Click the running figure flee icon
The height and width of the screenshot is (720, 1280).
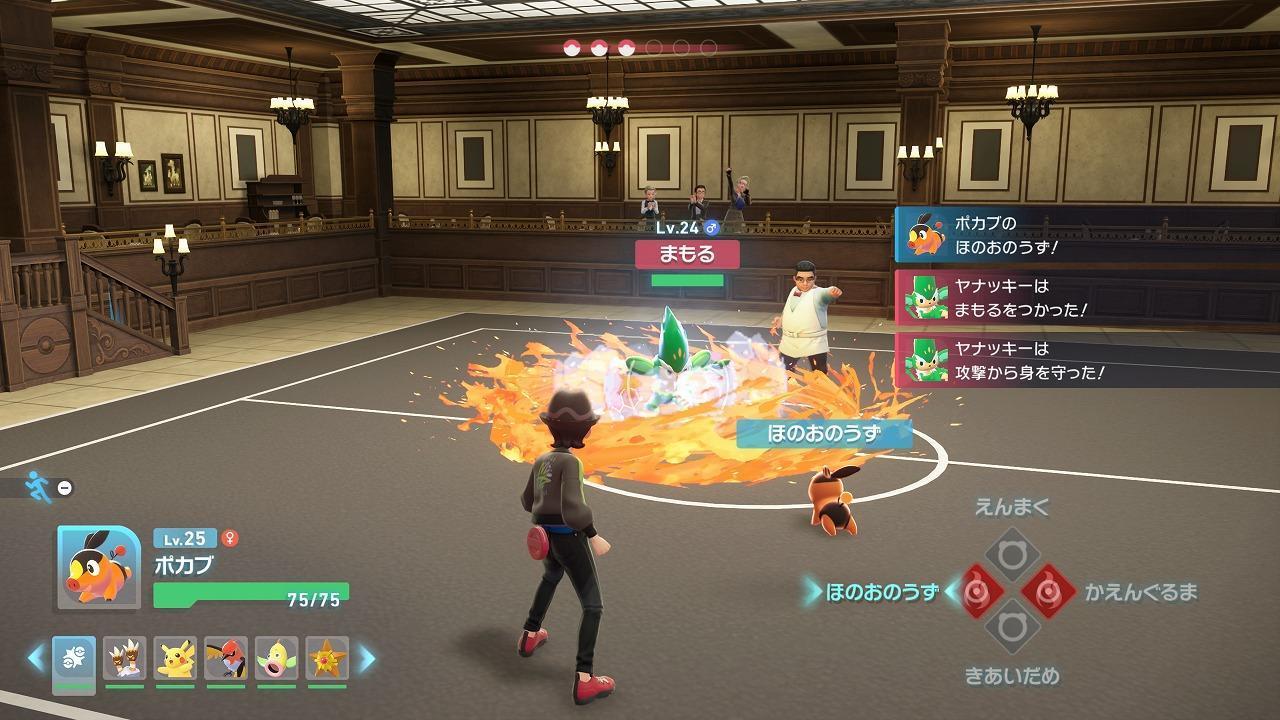pyautogui.click(x=39, y=486)
